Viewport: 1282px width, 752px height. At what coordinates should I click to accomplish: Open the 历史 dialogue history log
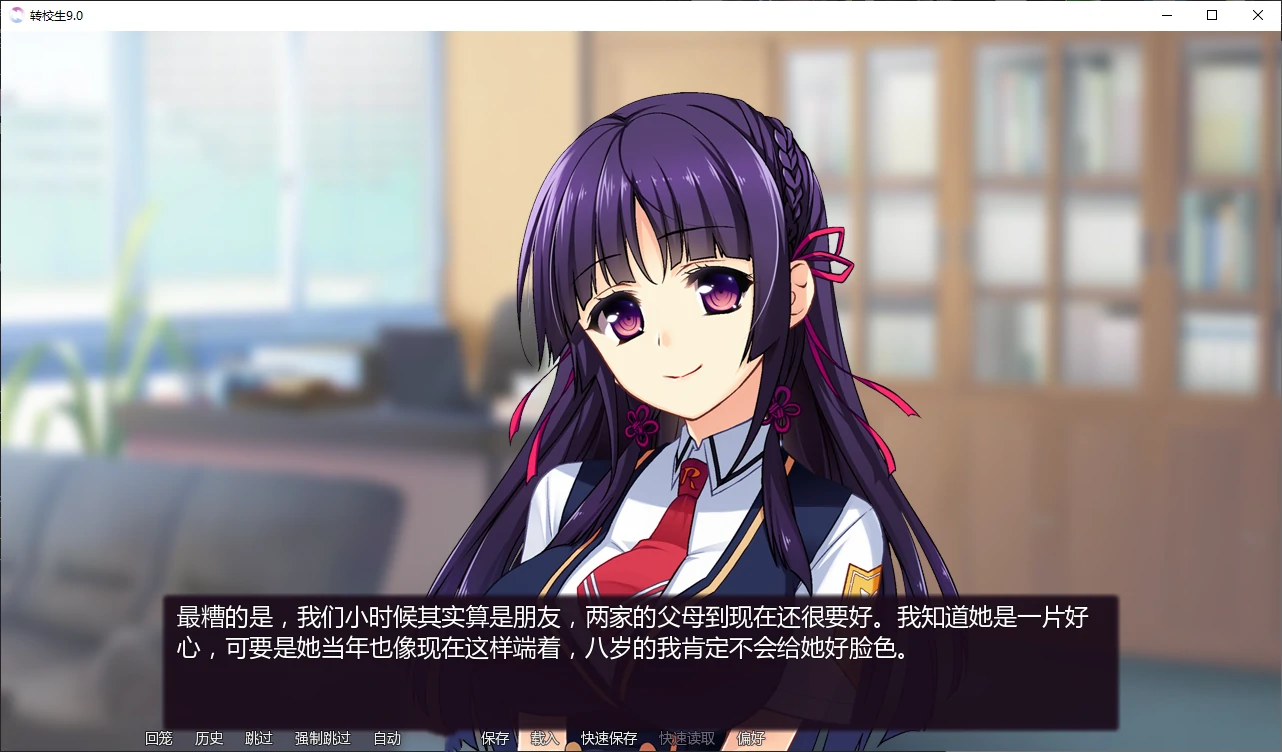coord(208,738)
